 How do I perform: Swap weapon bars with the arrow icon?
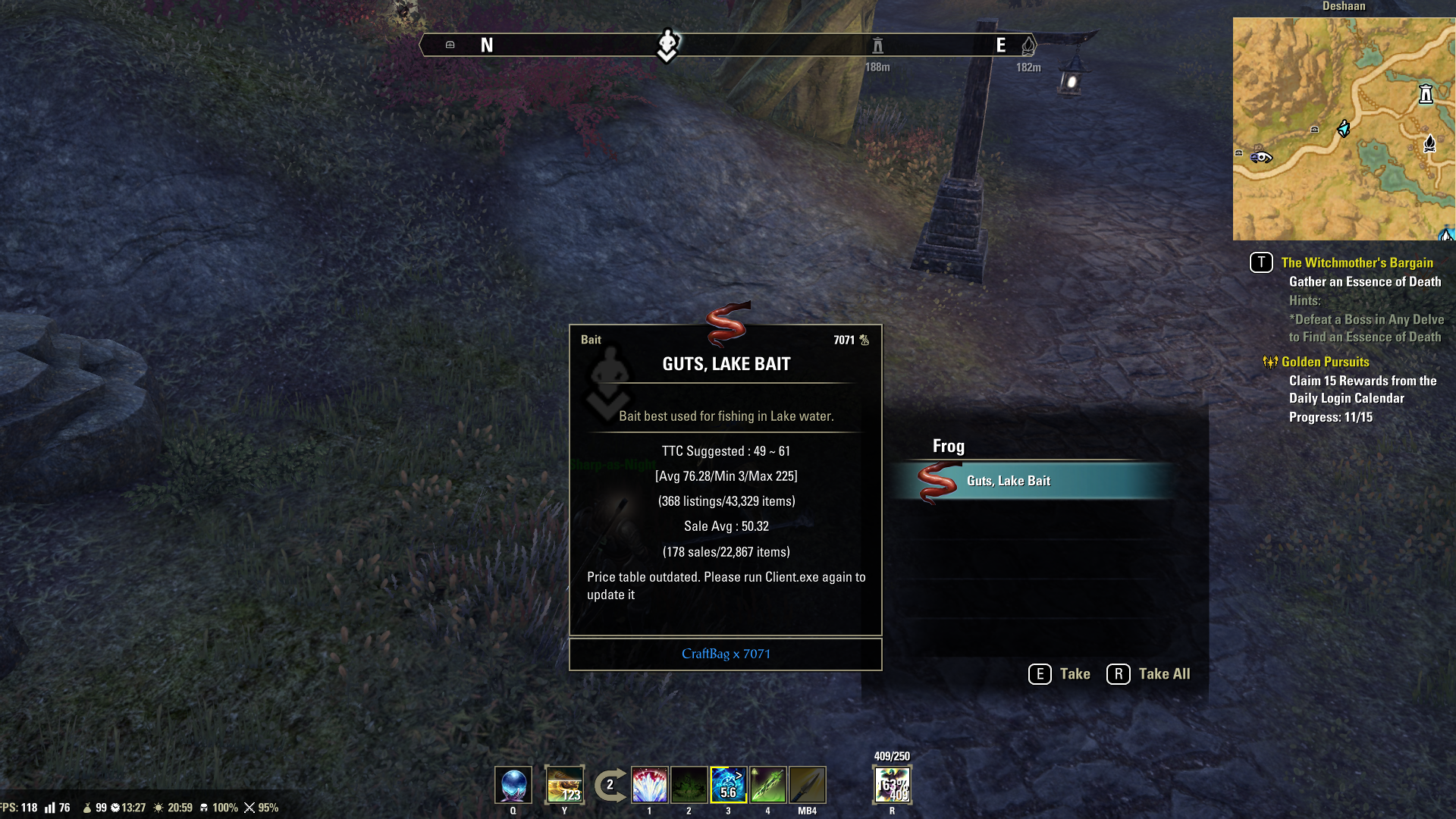click(610, 785)
